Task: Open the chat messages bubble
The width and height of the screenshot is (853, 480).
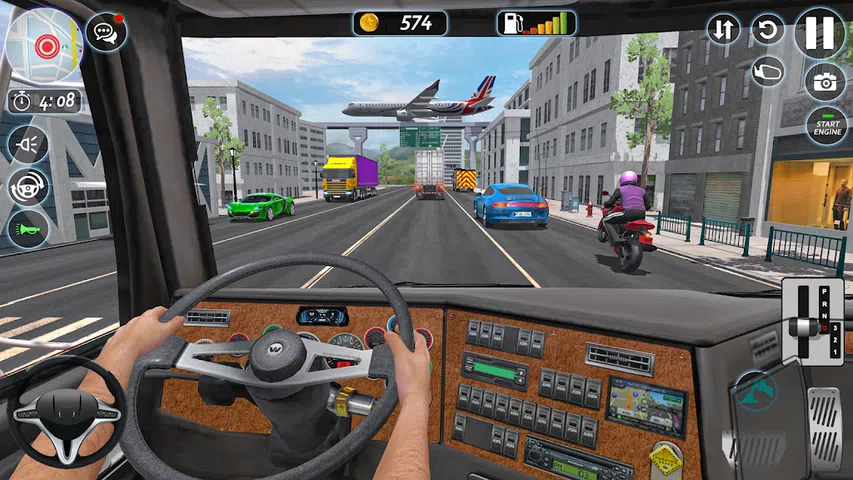Action: (105, 32)
